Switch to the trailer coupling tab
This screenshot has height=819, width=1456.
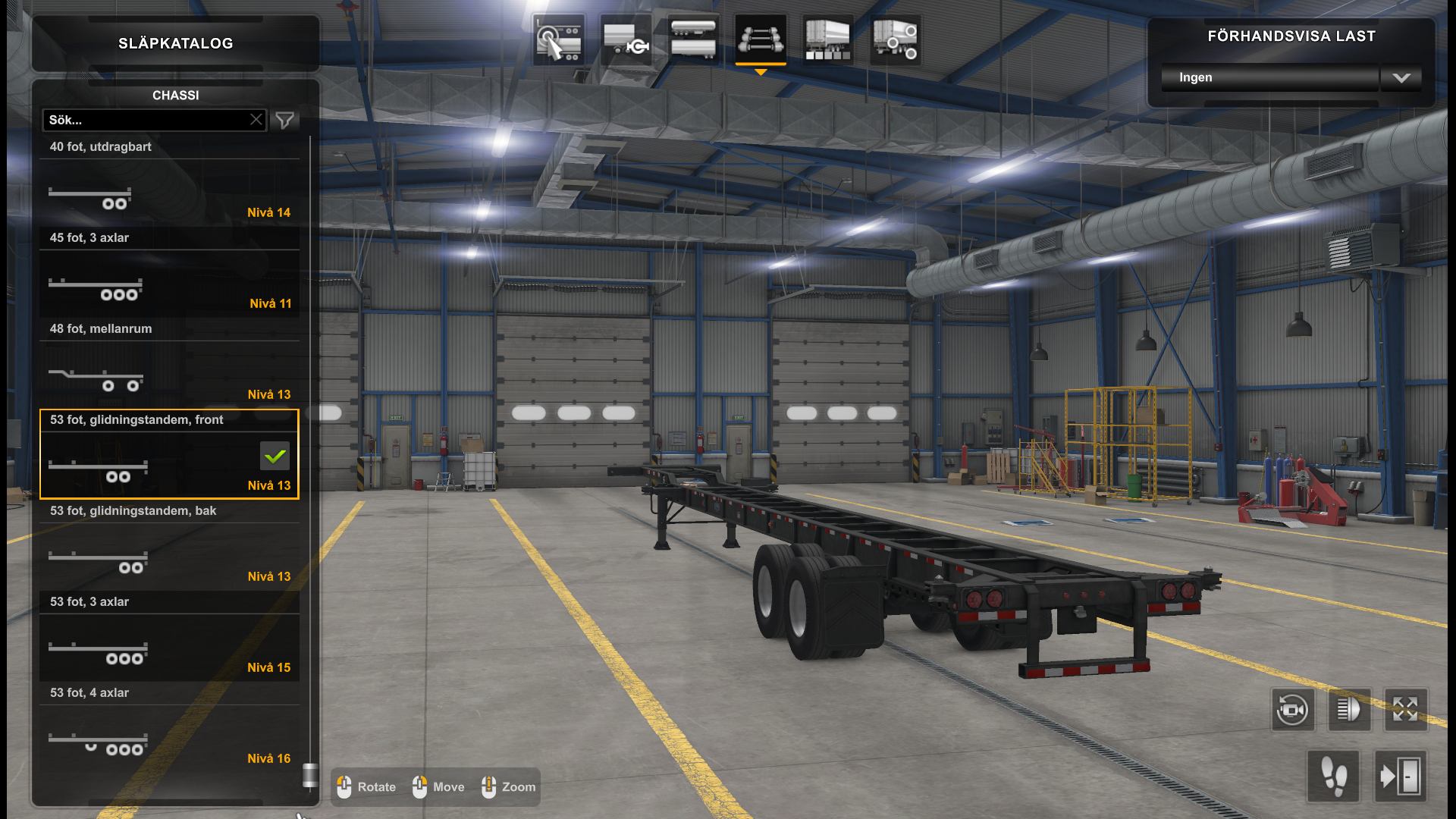click(x=626, y=39)
